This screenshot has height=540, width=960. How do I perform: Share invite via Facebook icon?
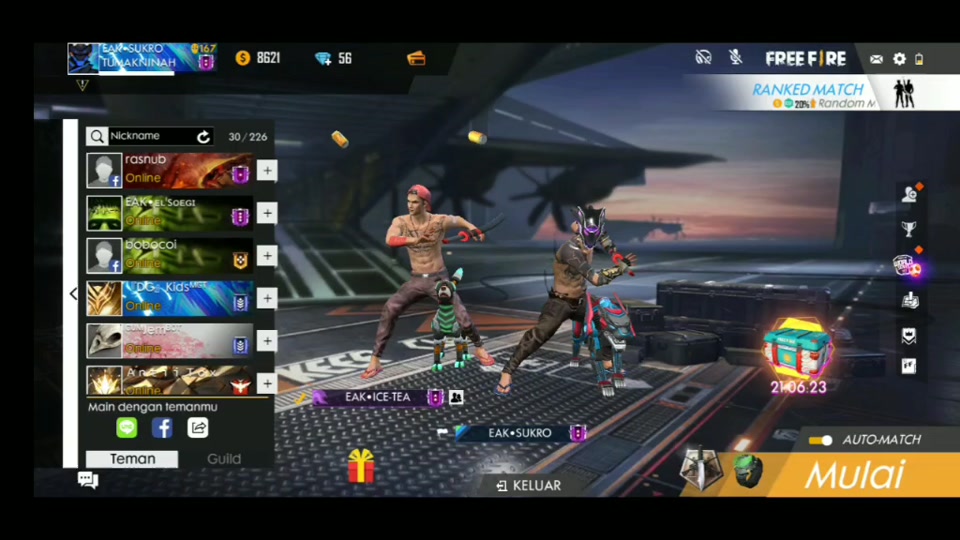tap(162, 428)
